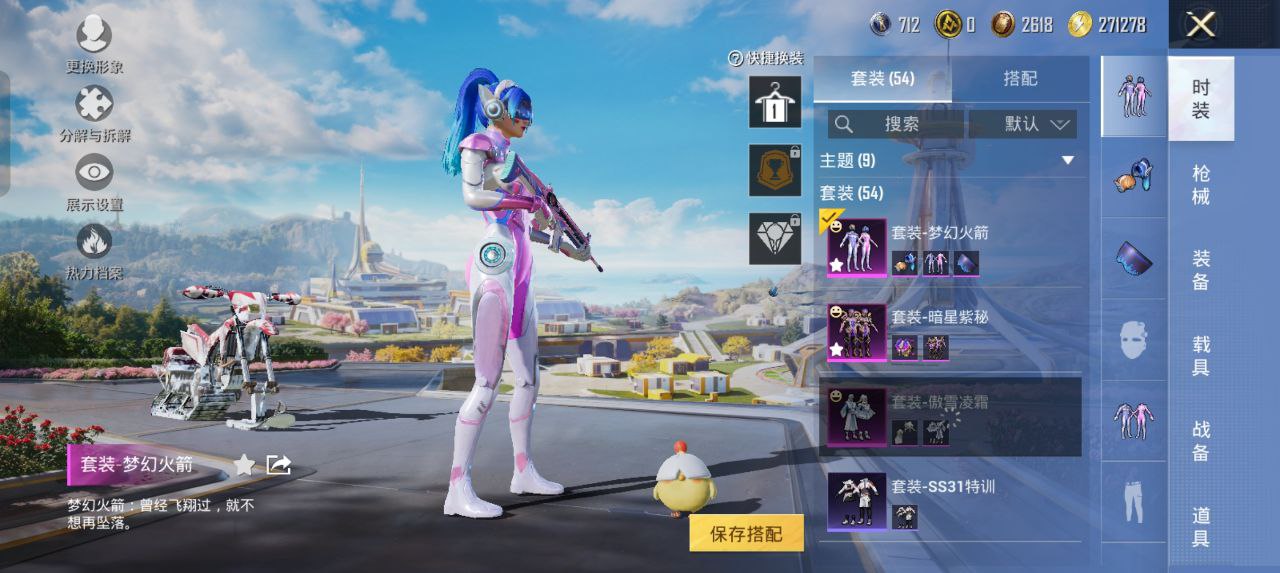
Task: Go to the 战备 category
Action: (x=1201, y=440)
